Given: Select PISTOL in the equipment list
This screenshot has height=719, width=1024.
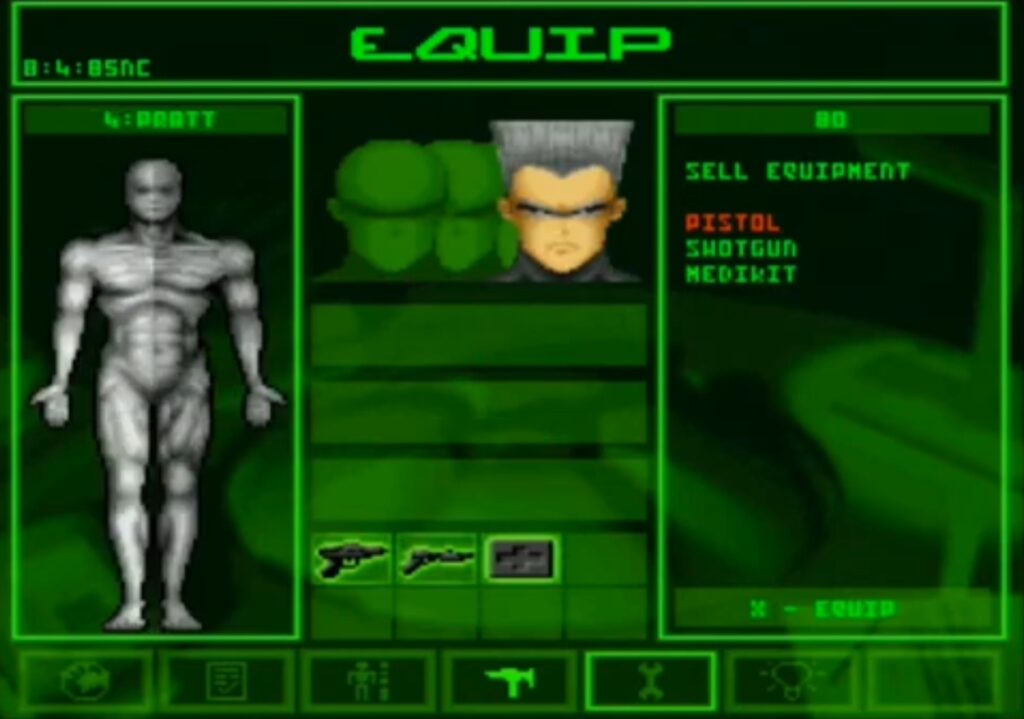Looking at the screenshot, I should 732,223.
